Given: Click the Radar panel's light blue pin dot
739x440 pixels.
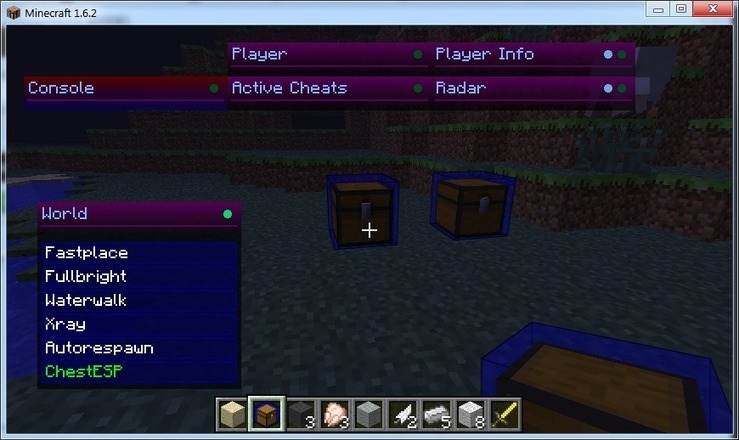Looking at the screenshot, I should click(608, 88).
